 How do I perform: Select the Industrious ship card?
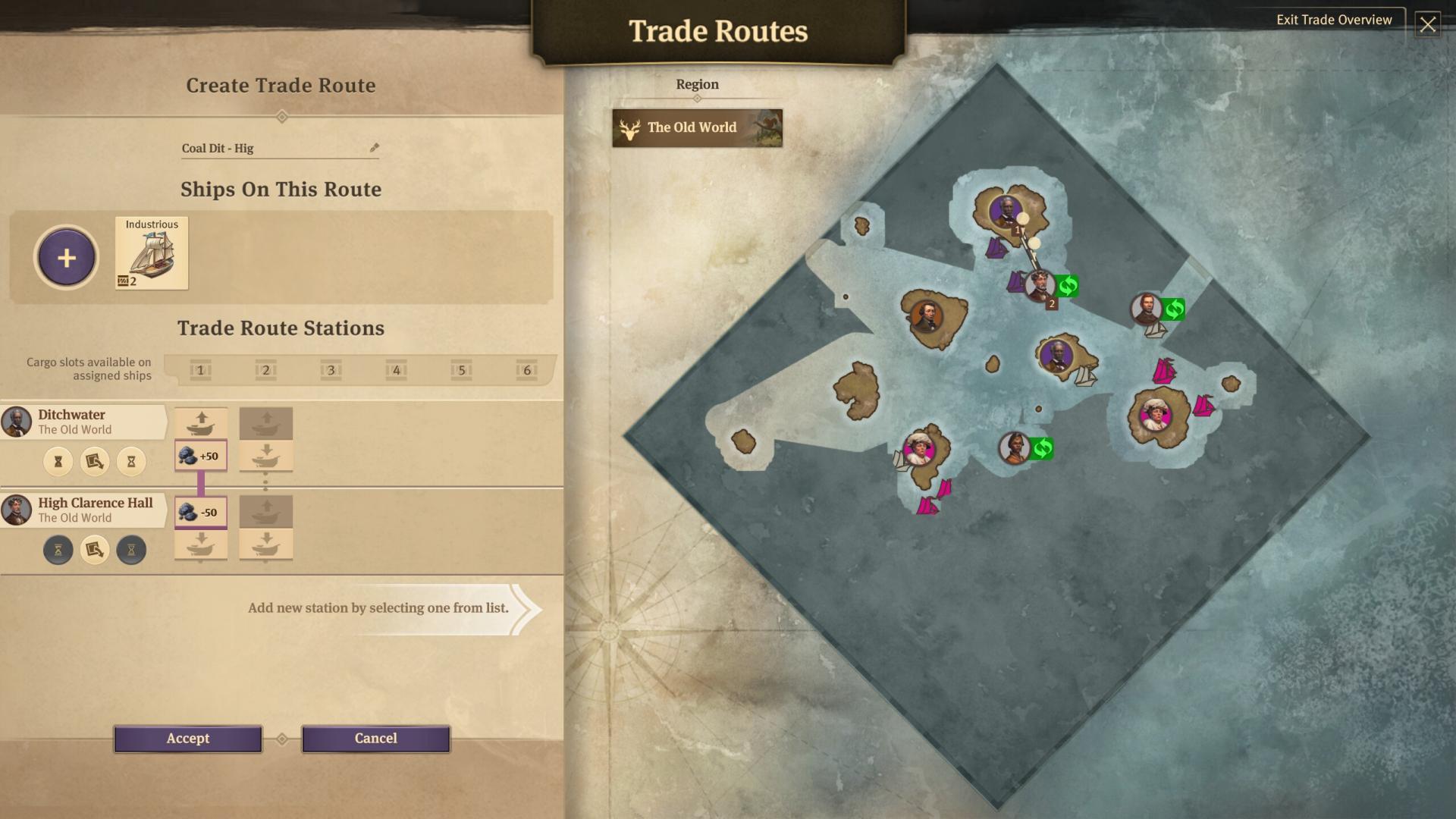click(x=152, y=253)
